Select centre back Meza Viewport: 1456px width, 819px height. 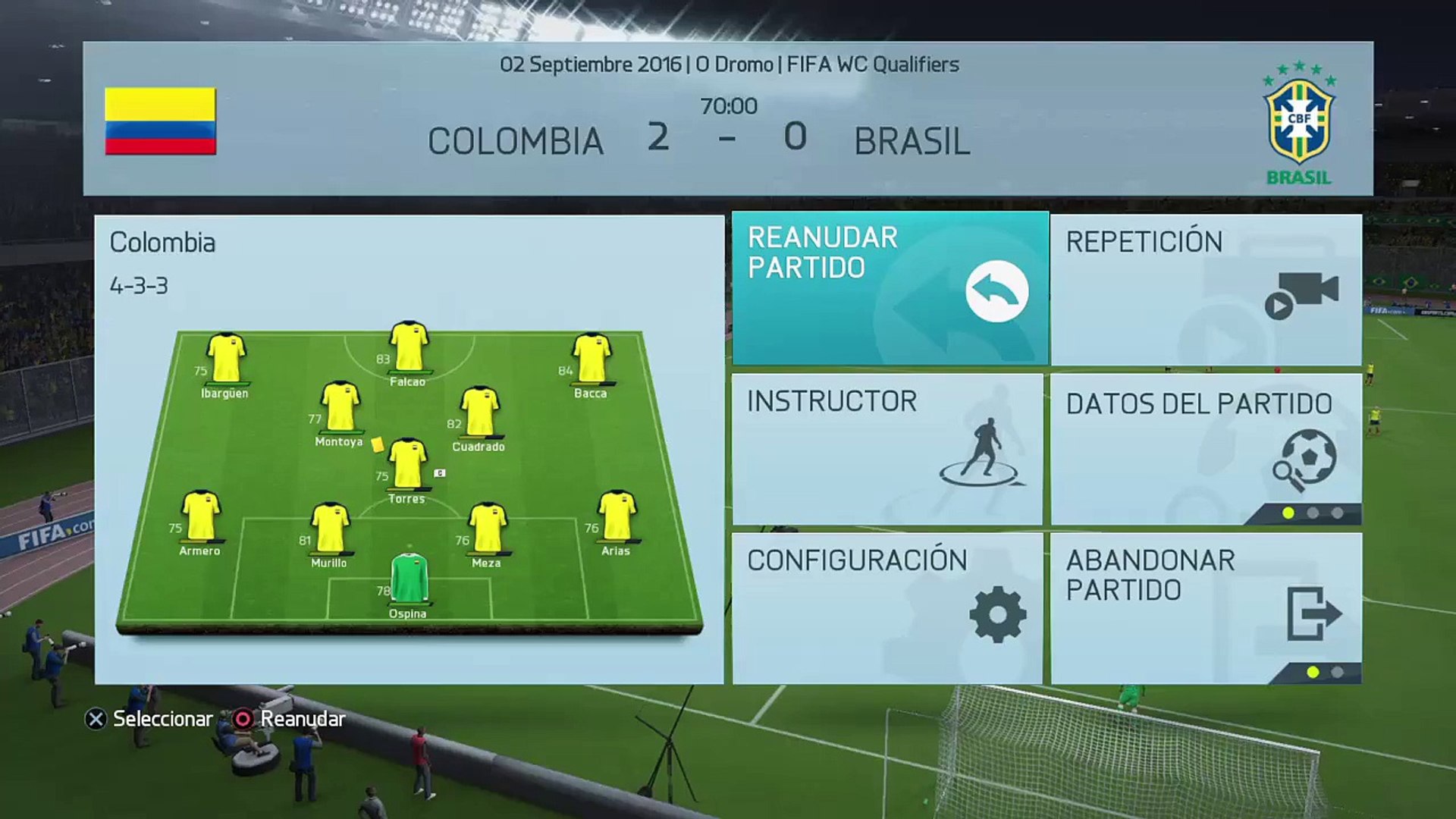tap(487, 528)
